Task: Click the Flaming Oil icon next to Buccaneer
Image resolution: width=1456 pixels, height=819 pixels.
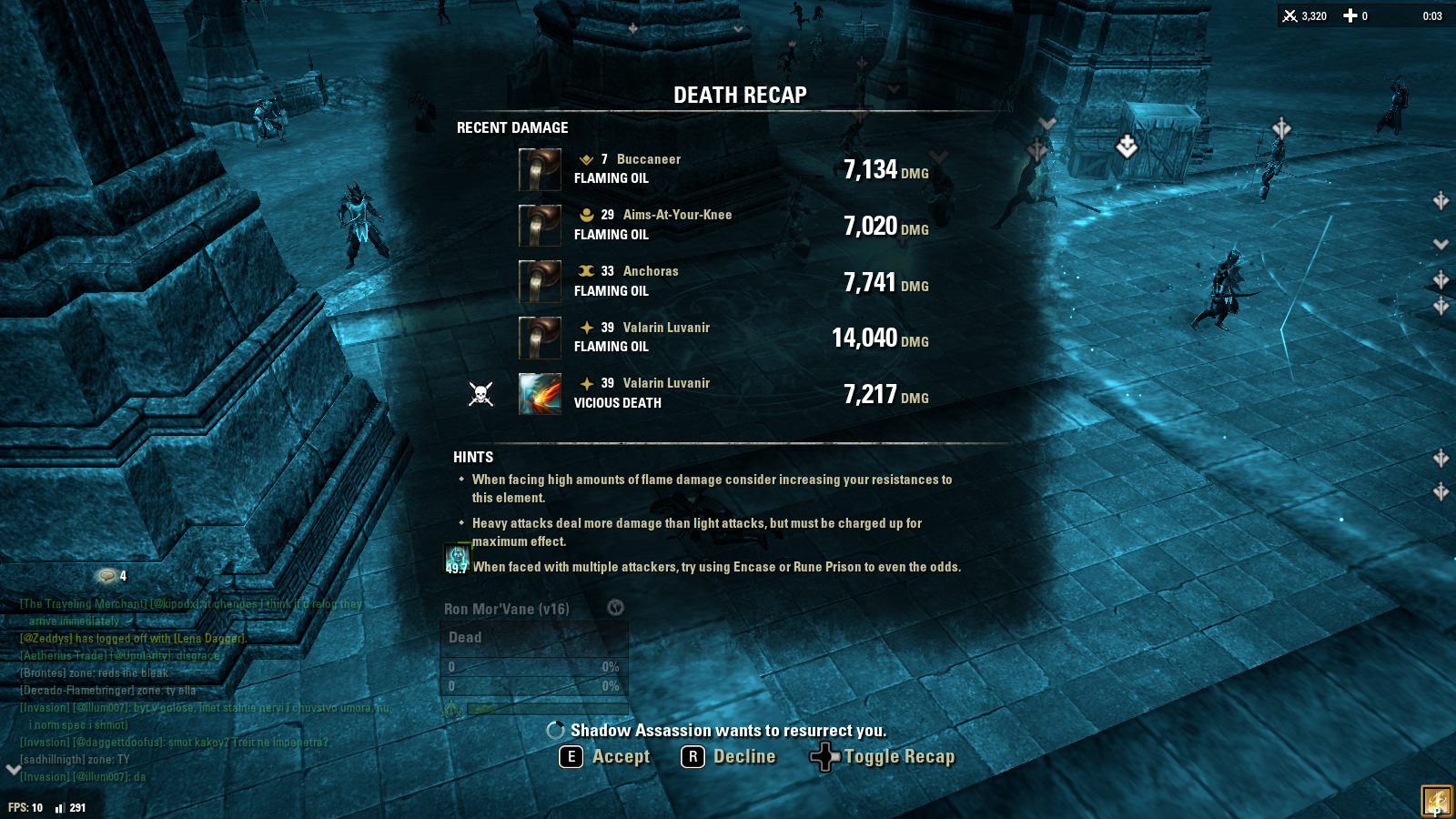Action: pos(540,169)
